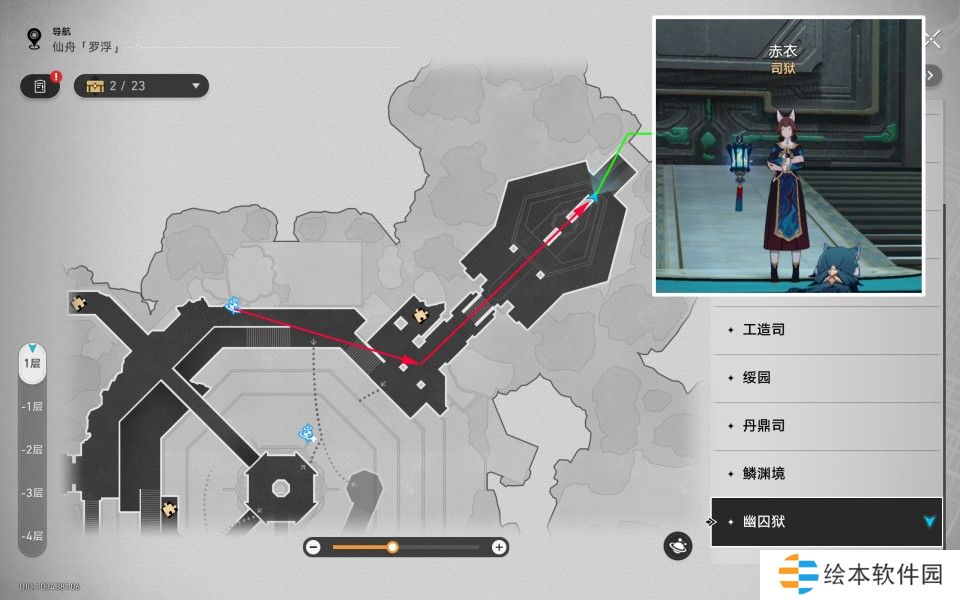960x600 pixels.
Task: Zoom out the map with the minus button
Action: coord(313,547)
